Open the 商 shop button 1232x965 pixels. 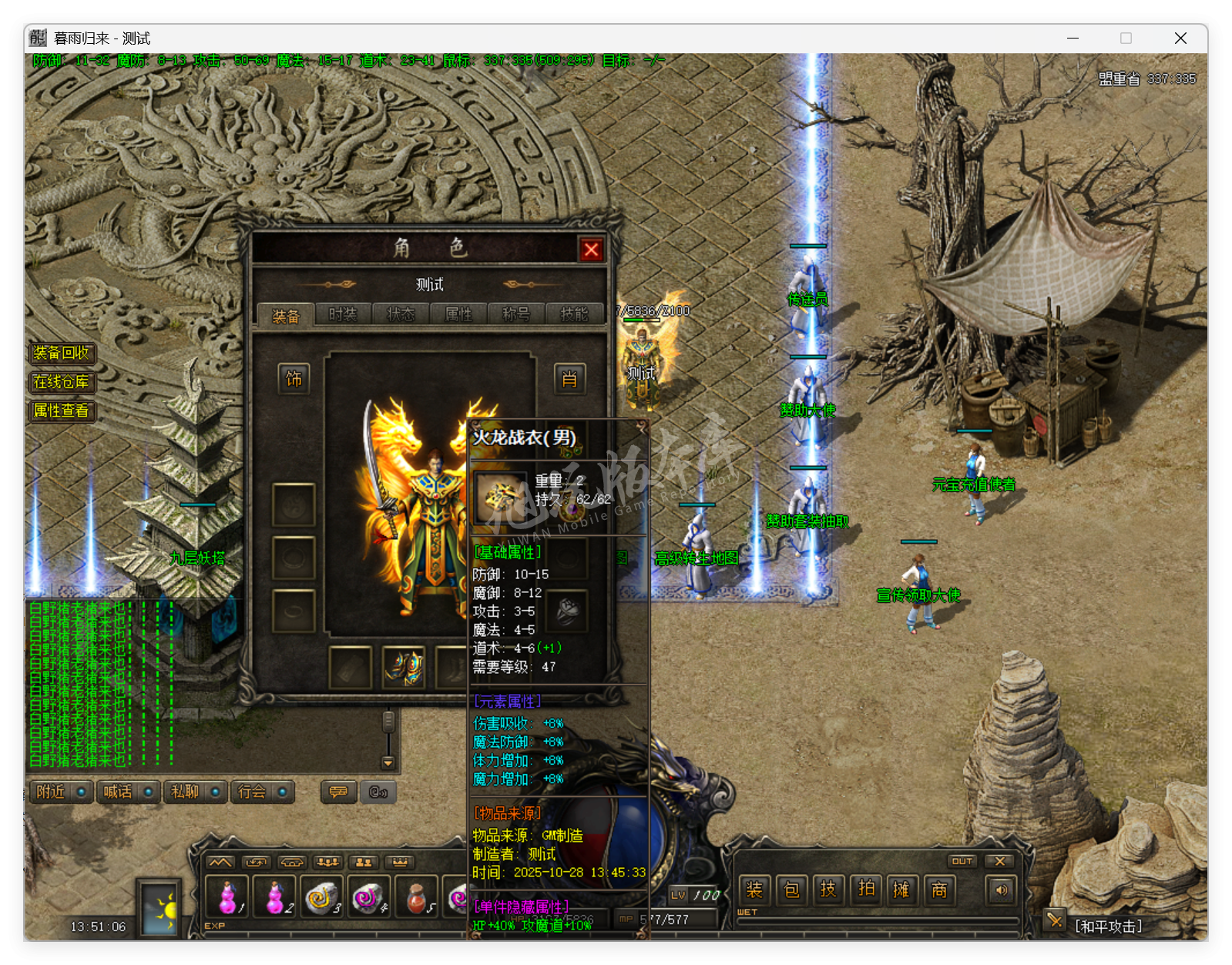(x=939, y=890)
